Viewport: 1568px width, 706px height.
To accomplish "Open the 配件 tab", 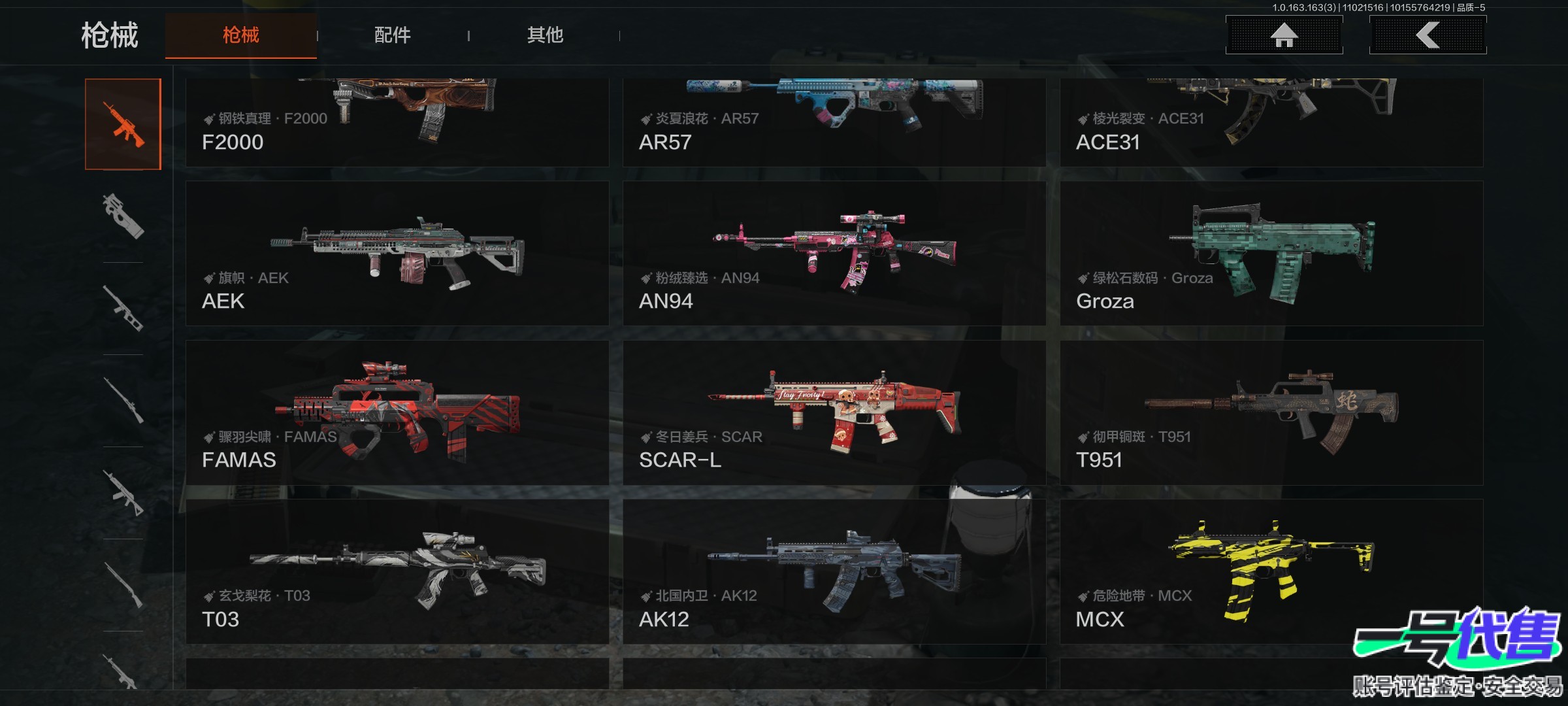I will pyautogui.click(x=392, y=35).
